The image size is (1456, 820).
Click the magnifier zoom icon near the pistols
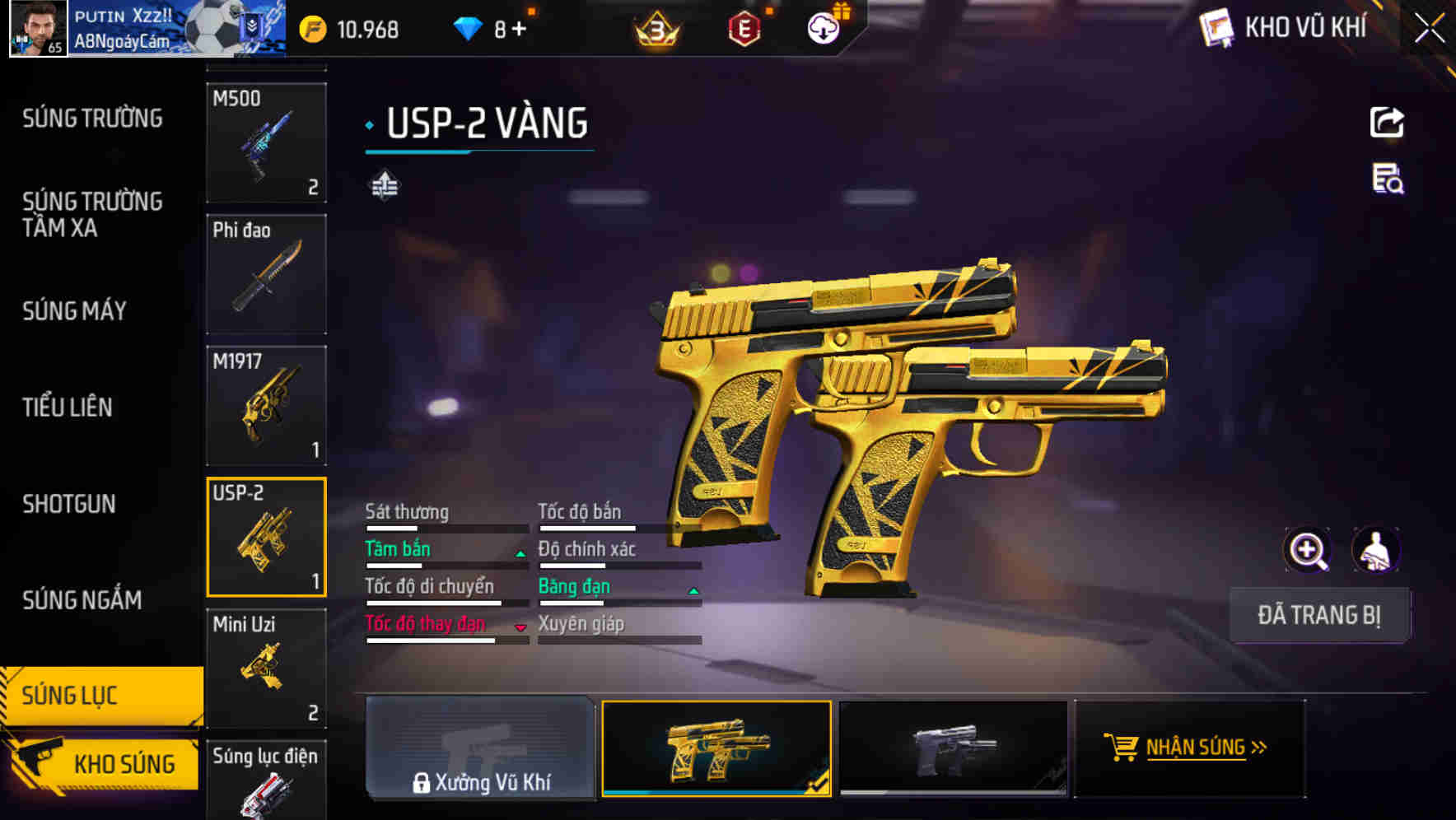point(1308,549)
